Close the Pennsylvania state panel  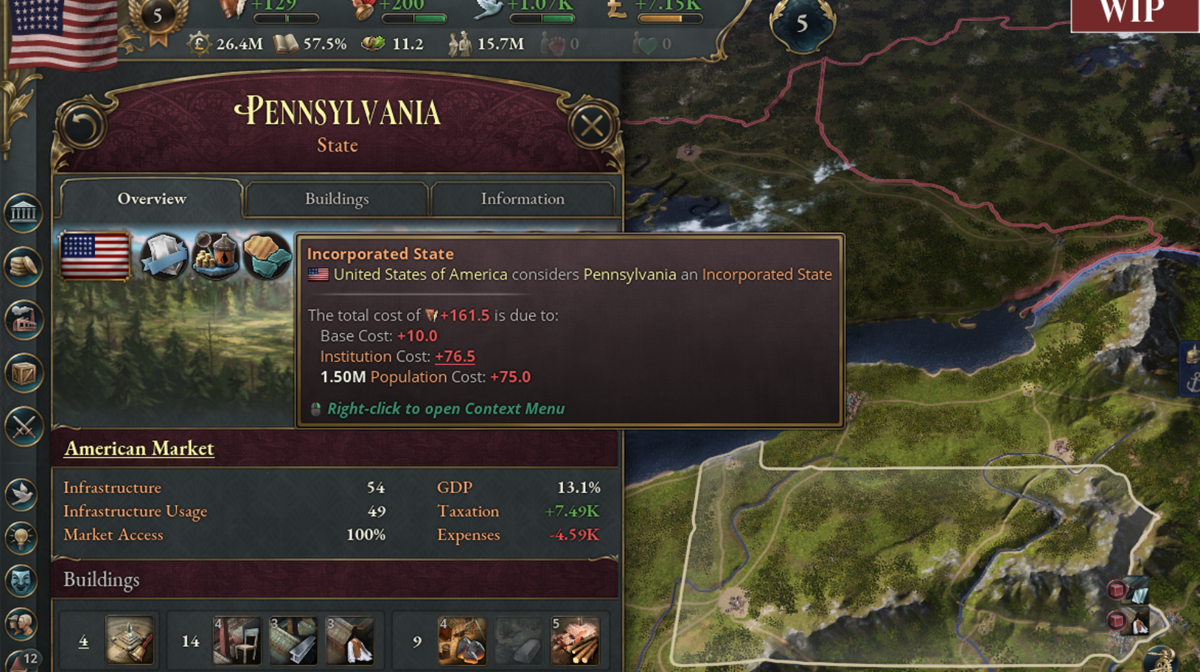pyautogui.click(x=592, y=126)
